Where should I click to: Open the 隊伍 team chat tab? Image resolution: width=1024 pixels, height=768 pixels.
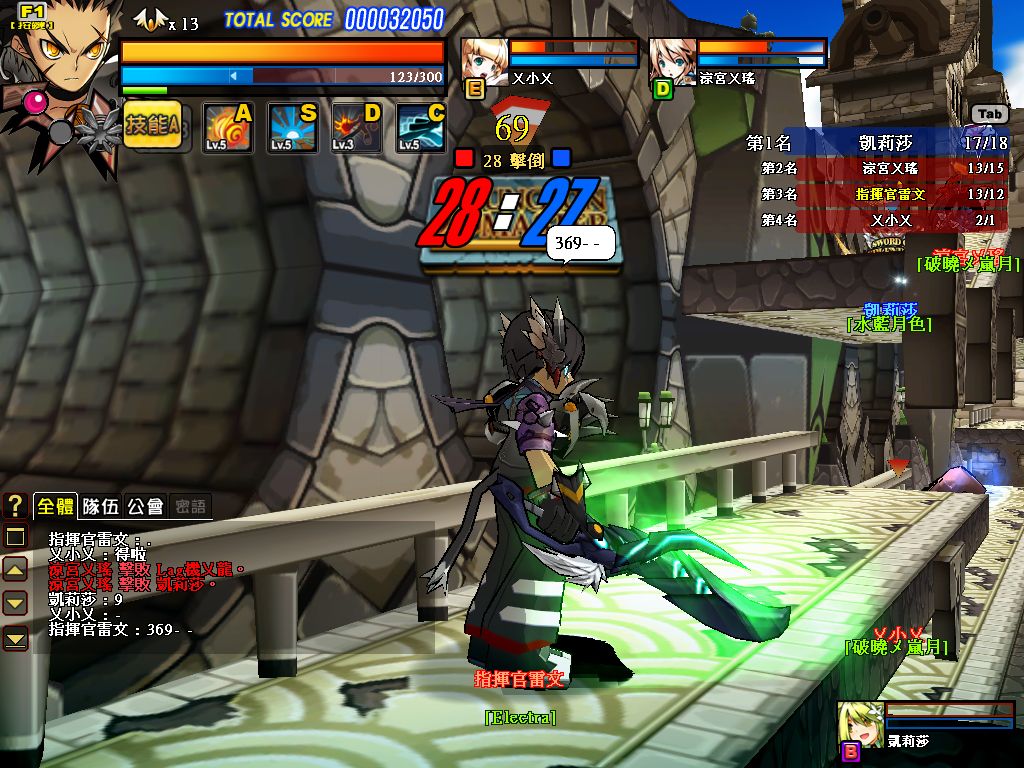click(100, 506)
